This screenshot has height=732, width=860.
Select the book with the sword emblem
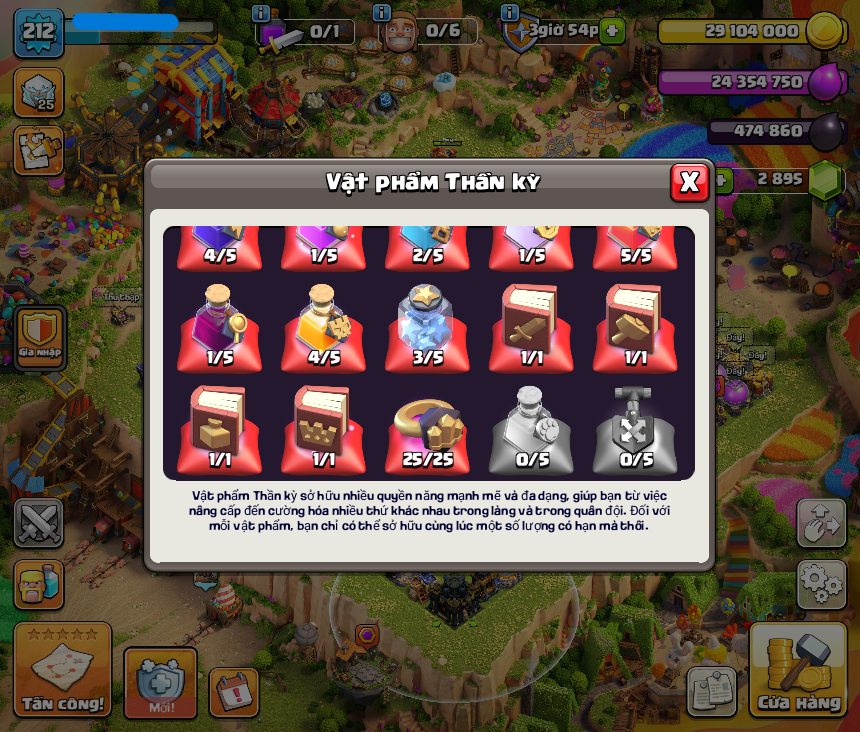coord(531,326)
